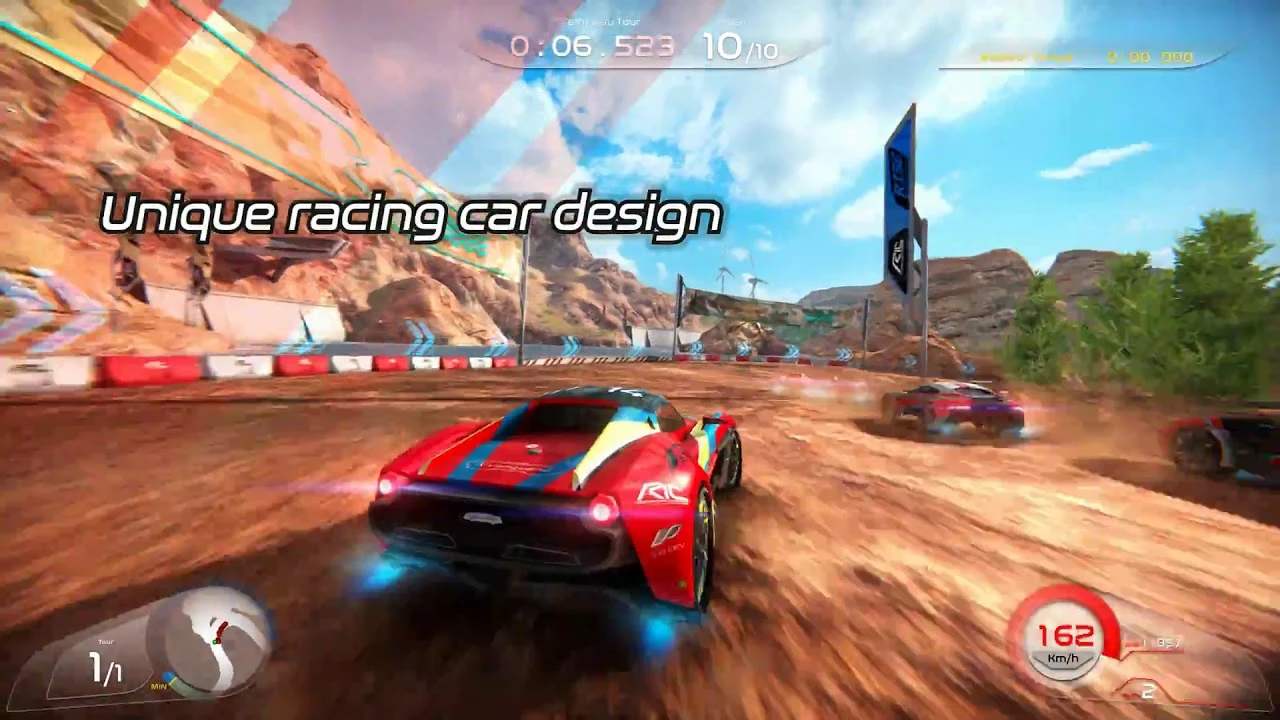This screenshot has height=720, width=1280.
Task: Click the gear number 2 indicator
Action: (x=1147, y=690)
